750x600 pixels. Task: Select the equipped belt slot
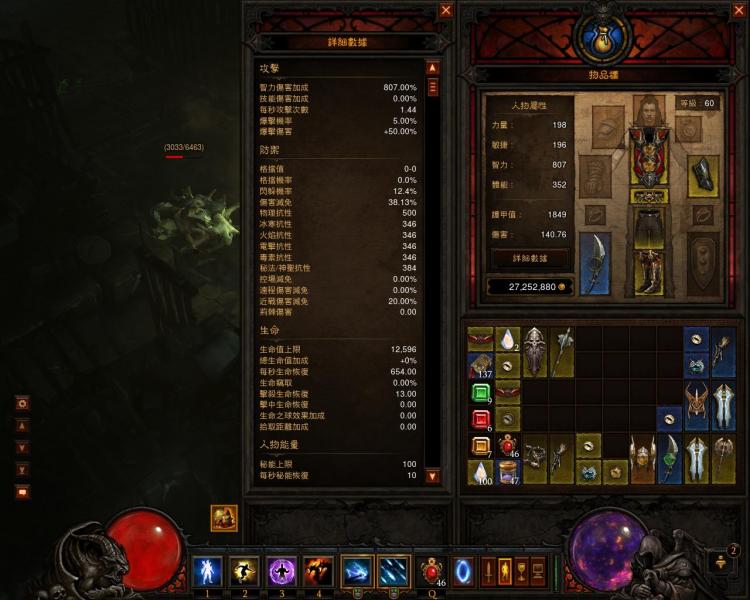650,196
